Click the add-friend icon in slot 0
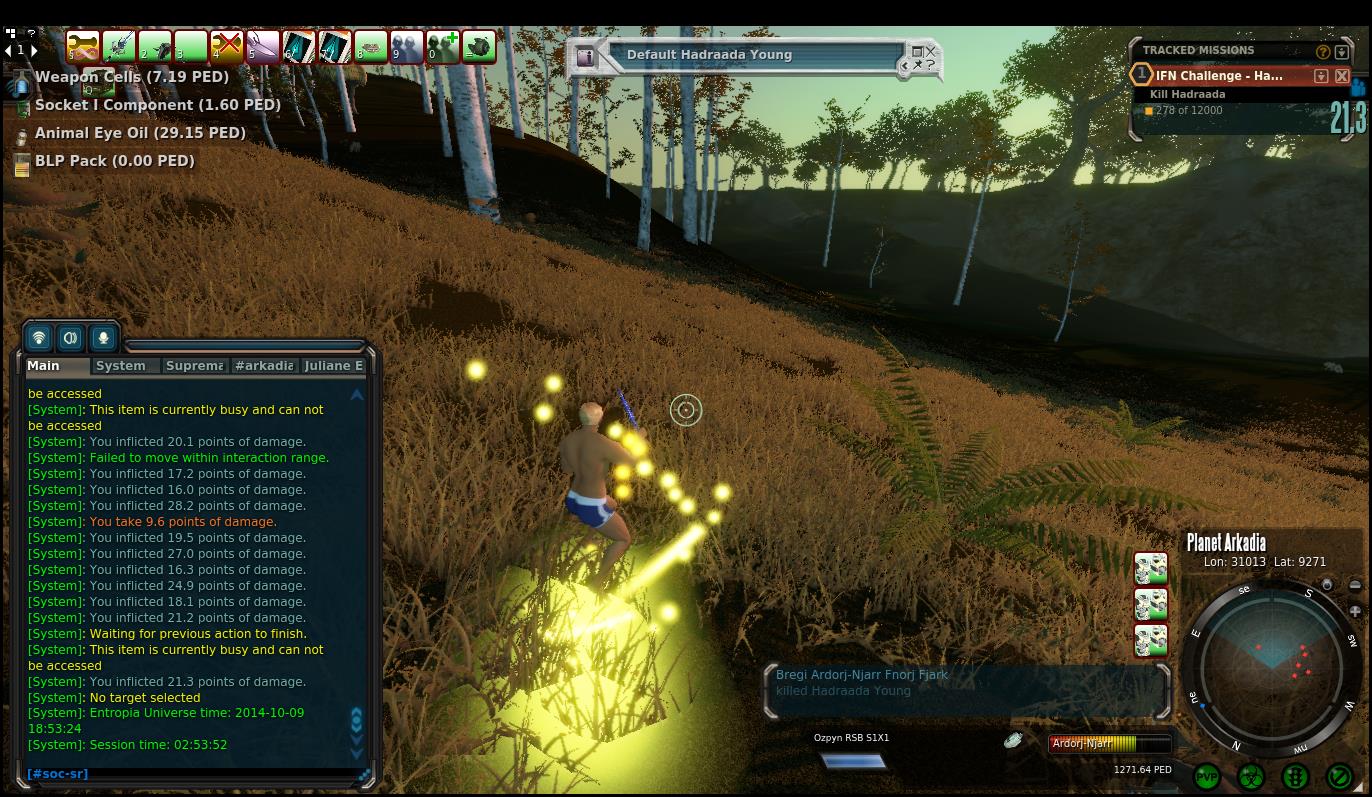This screenshot has height=797, width=1372. [443, 46]
